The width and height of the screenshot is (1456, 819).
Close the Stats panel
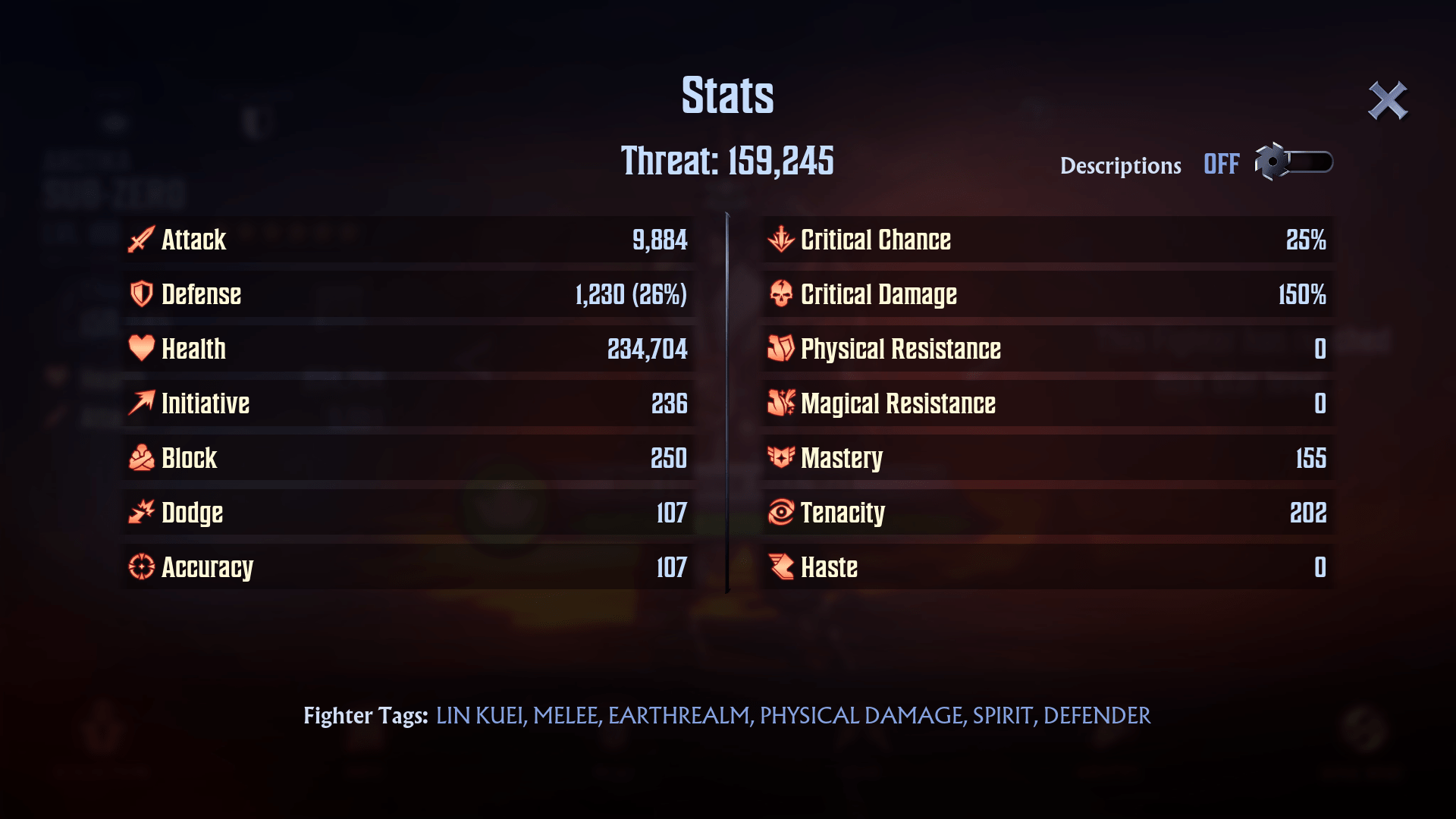(x=1387, y=101)
